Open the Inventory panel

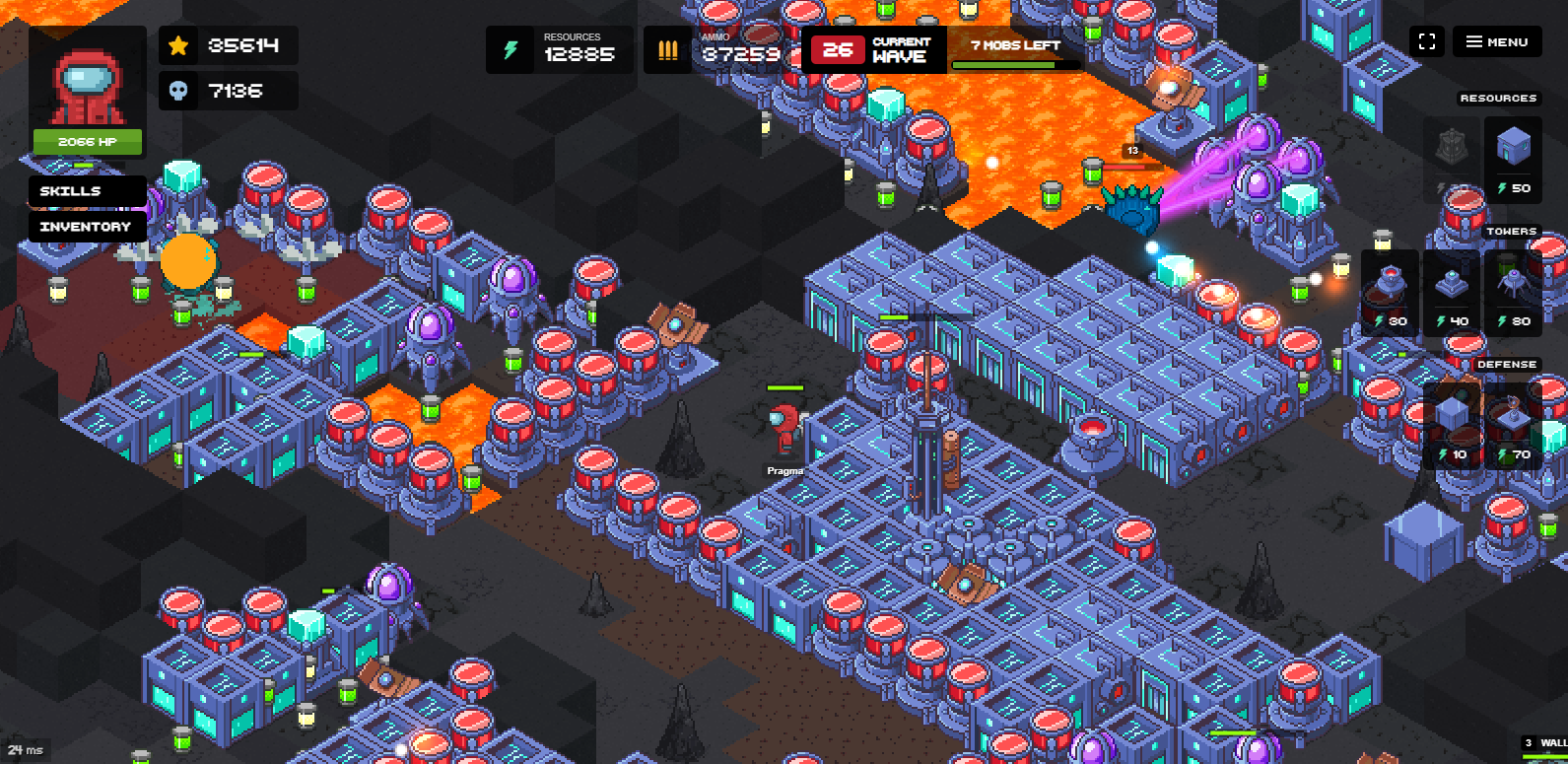pos(87,227)
